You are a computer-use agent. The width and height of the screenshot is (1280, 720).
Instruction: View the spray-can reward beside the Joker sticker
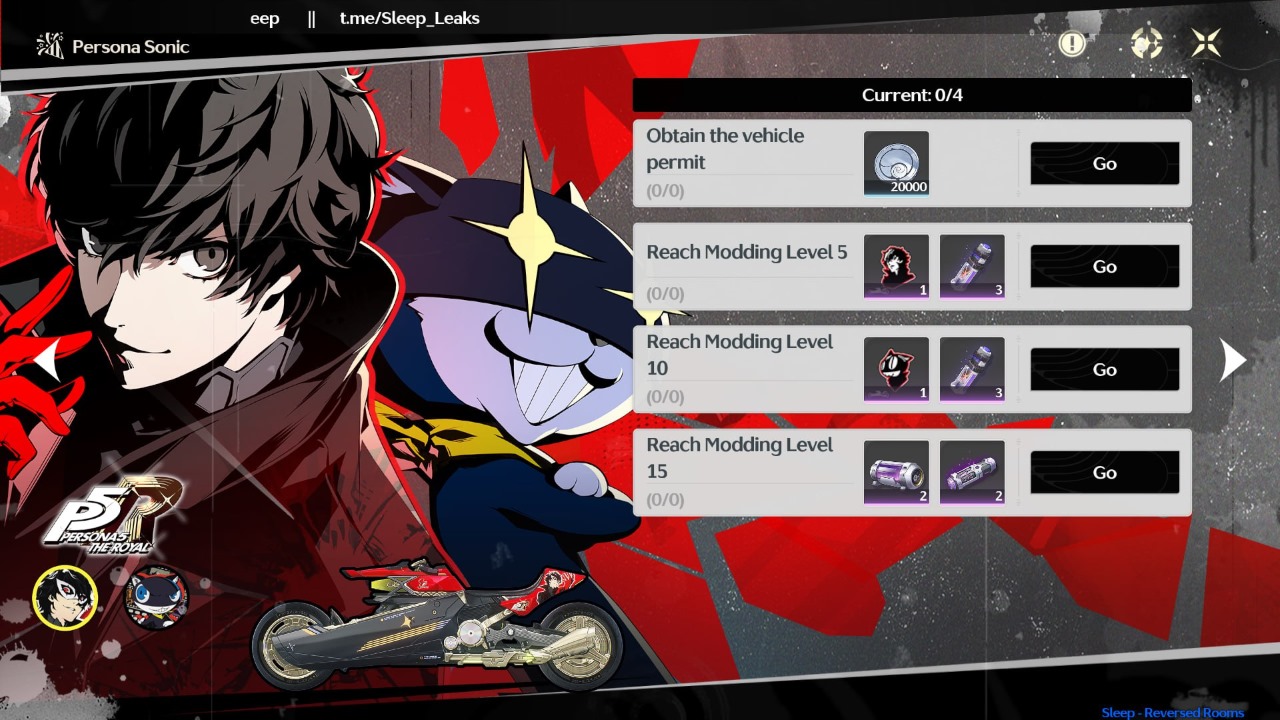(972, 267)
